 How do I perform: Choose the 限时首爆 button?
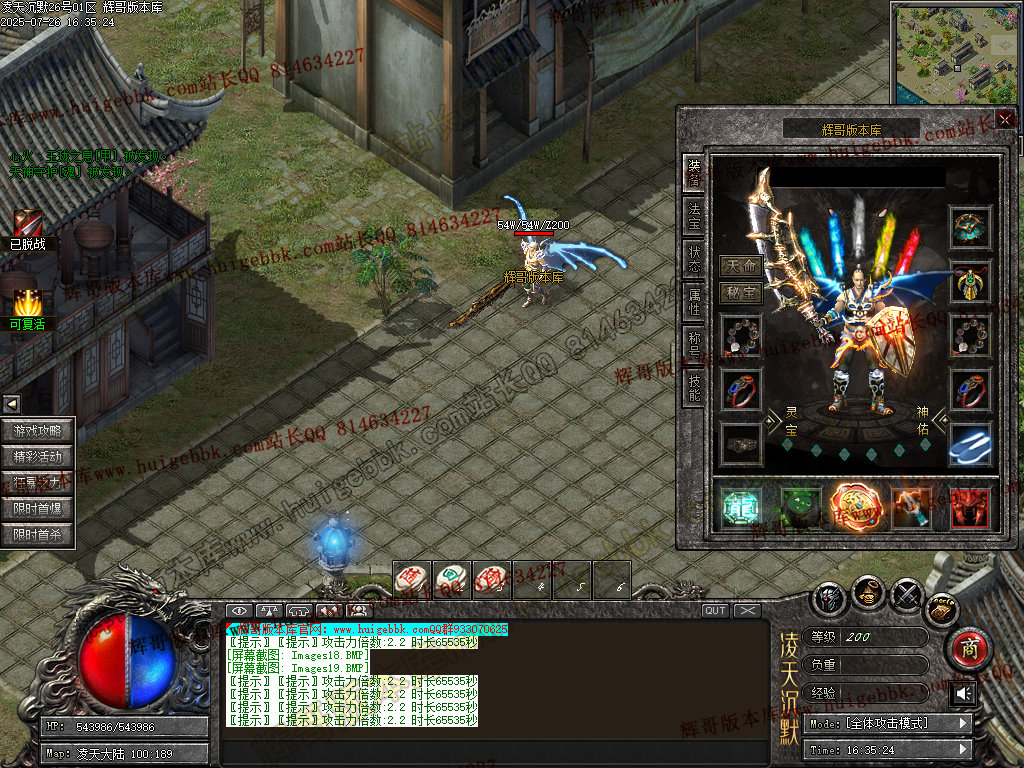tap(38, 509)
